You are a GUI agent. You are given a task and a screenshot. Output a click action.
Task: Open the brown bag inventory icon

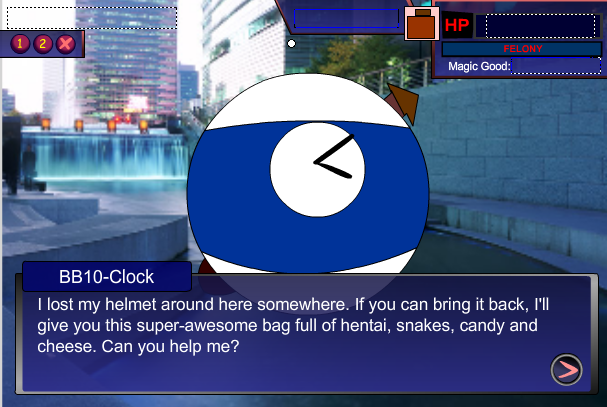click(x=422, y=24)
